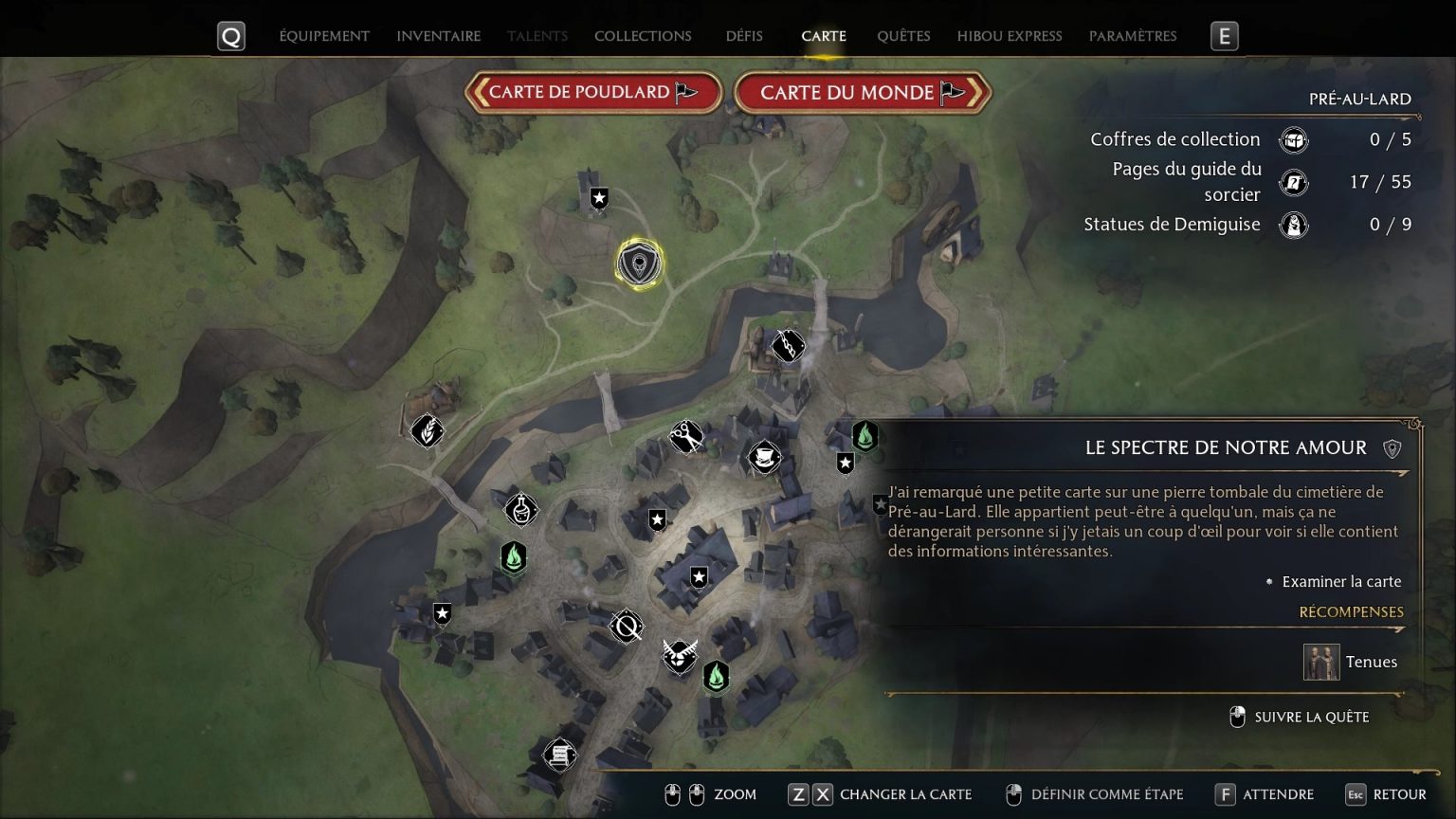The image size is (1456, 819).
Task: Click the top hat shop icon
Action: click(x=764, y=457)
